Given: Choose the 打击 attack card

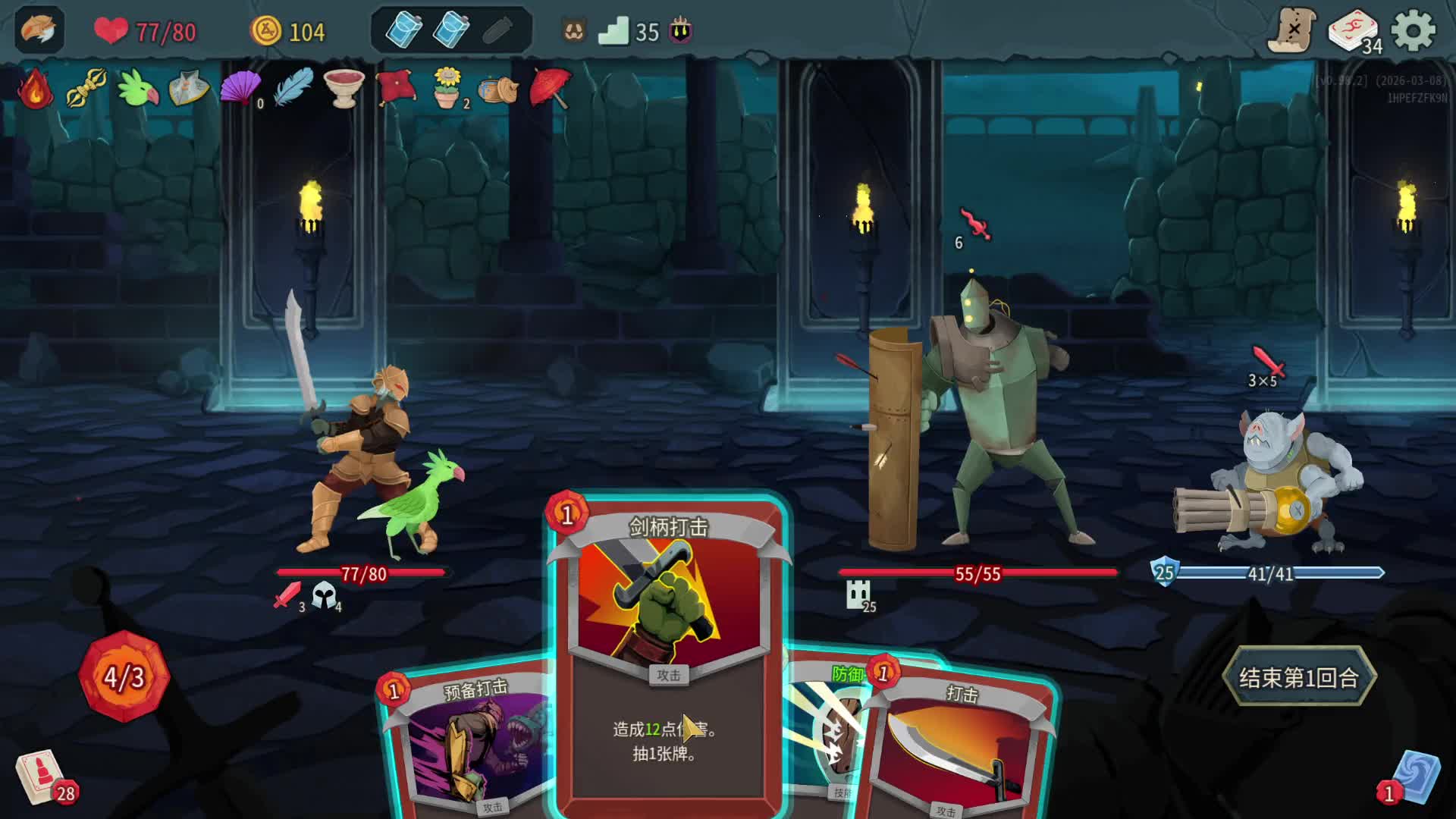Looking at the screenshot, I should [959, 751].
